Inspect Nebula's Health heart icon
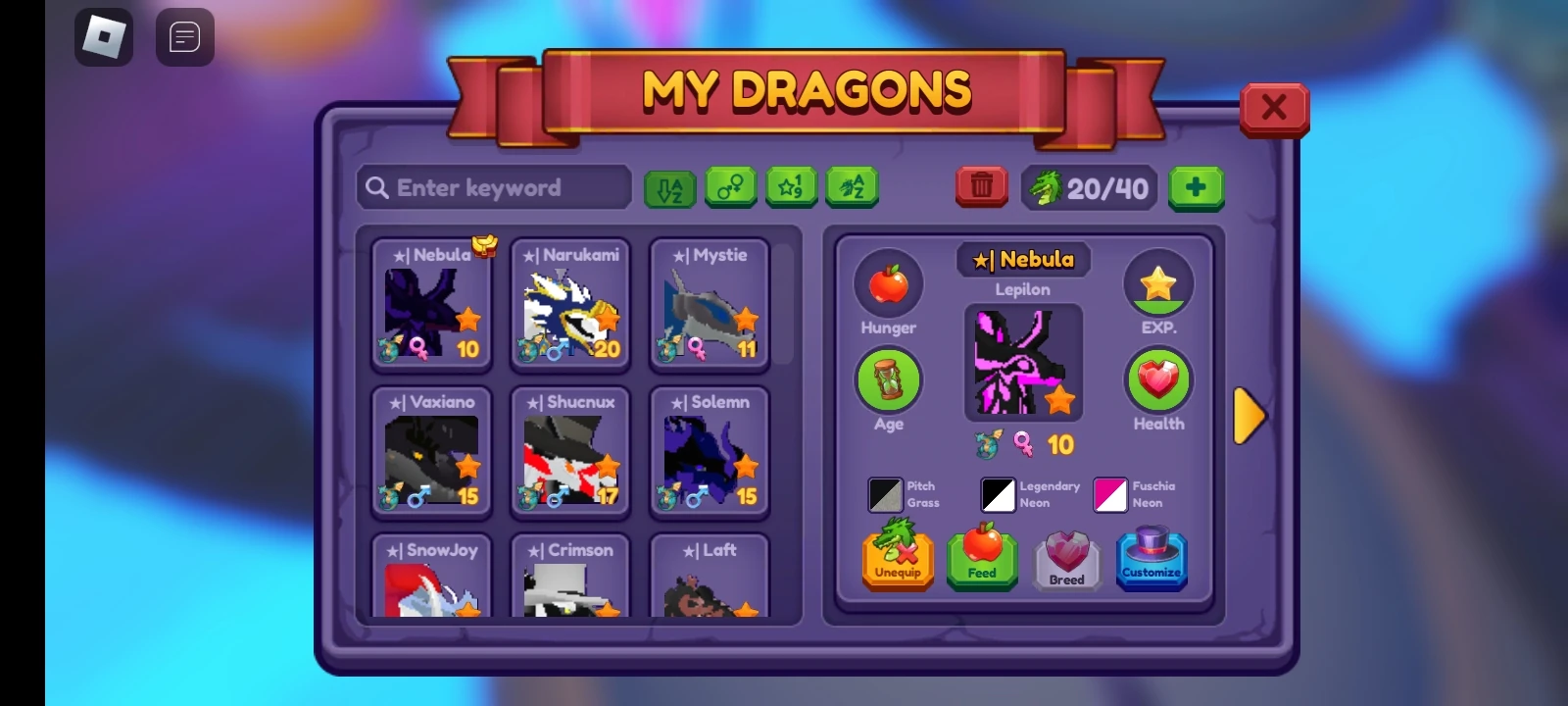Viewport: 1568px width, 706px height. tap(1158, 379)
